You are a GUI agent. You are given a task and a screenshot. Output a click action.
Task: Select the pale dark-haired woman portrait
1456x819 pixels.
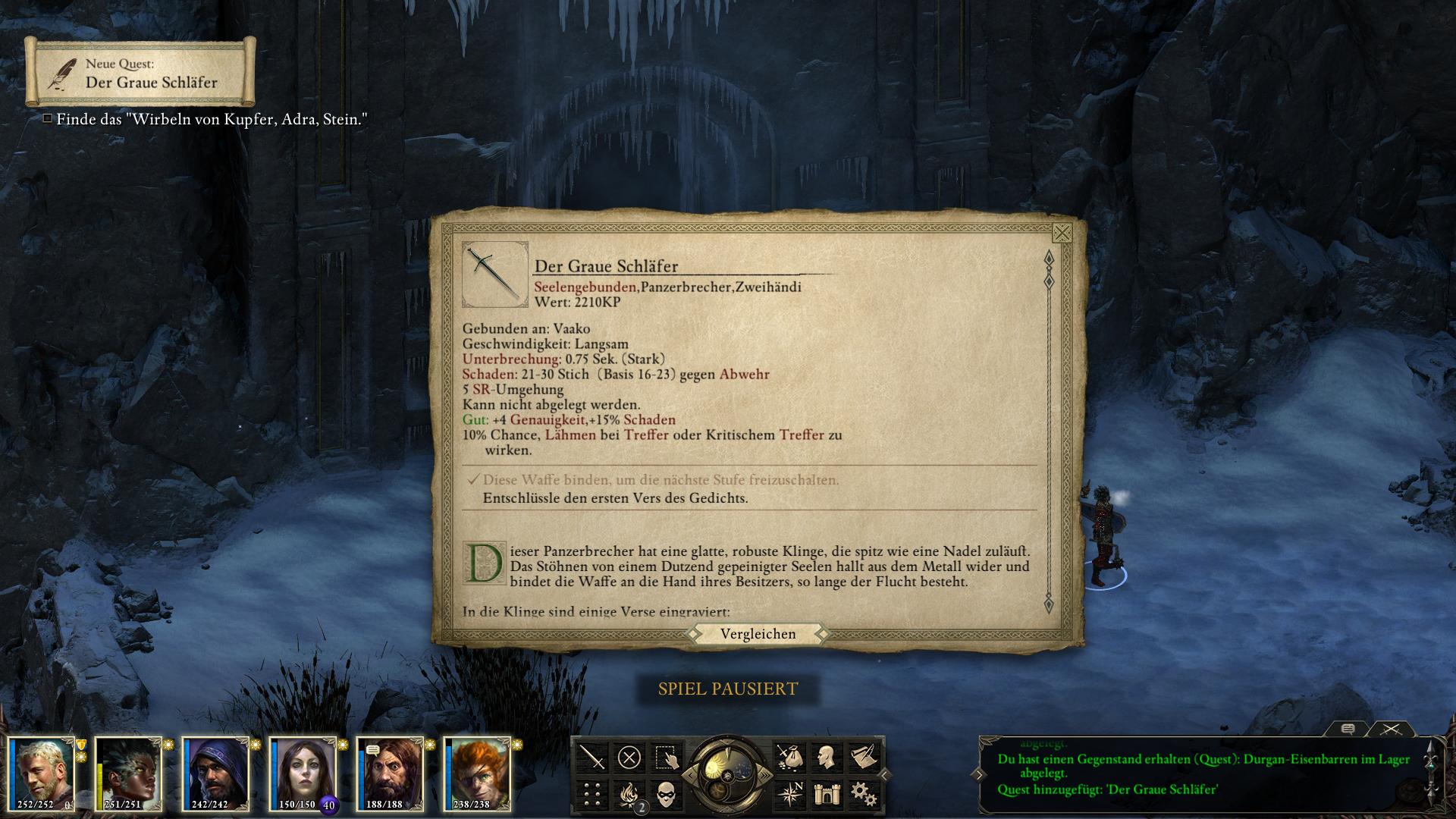(x=303, y=773)
